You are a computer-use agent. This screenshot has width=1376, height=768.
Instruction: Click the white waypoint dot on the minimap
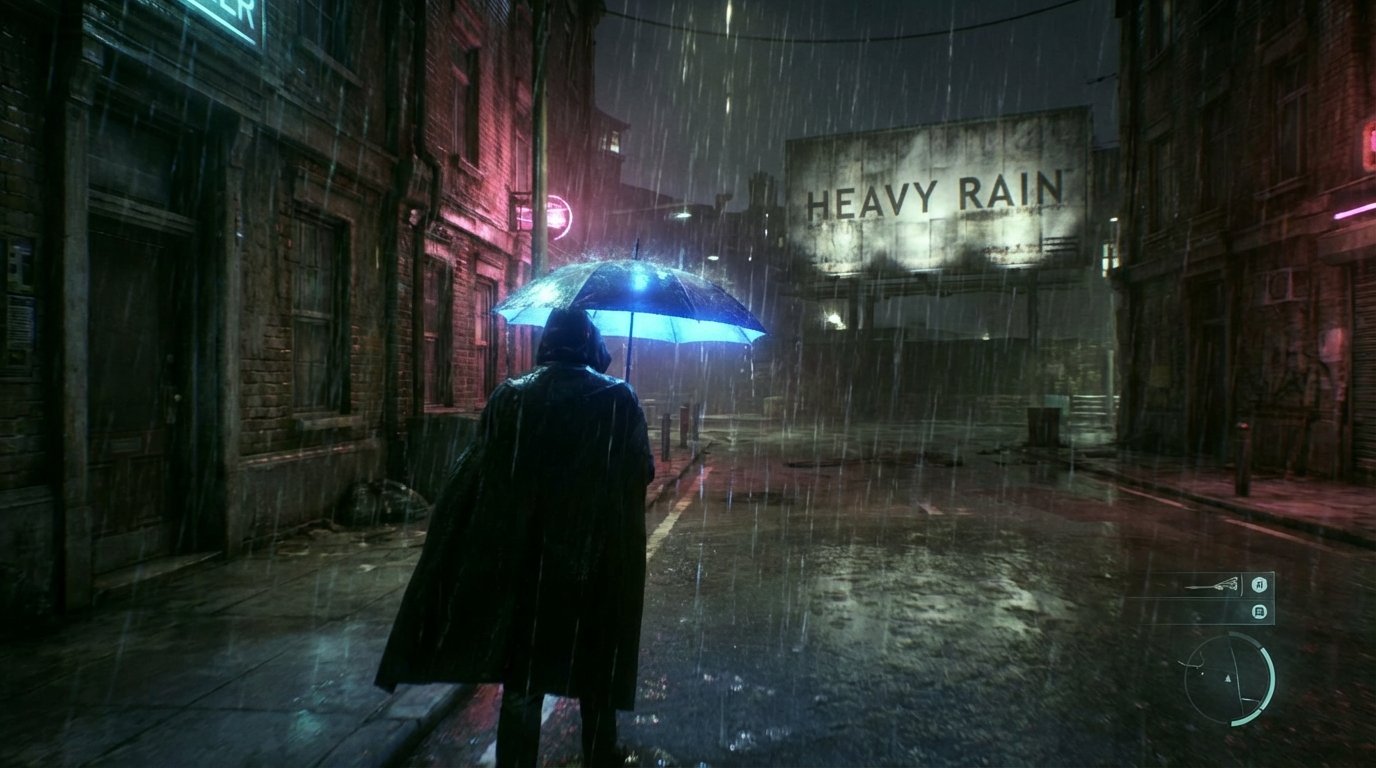point(1201,673)
